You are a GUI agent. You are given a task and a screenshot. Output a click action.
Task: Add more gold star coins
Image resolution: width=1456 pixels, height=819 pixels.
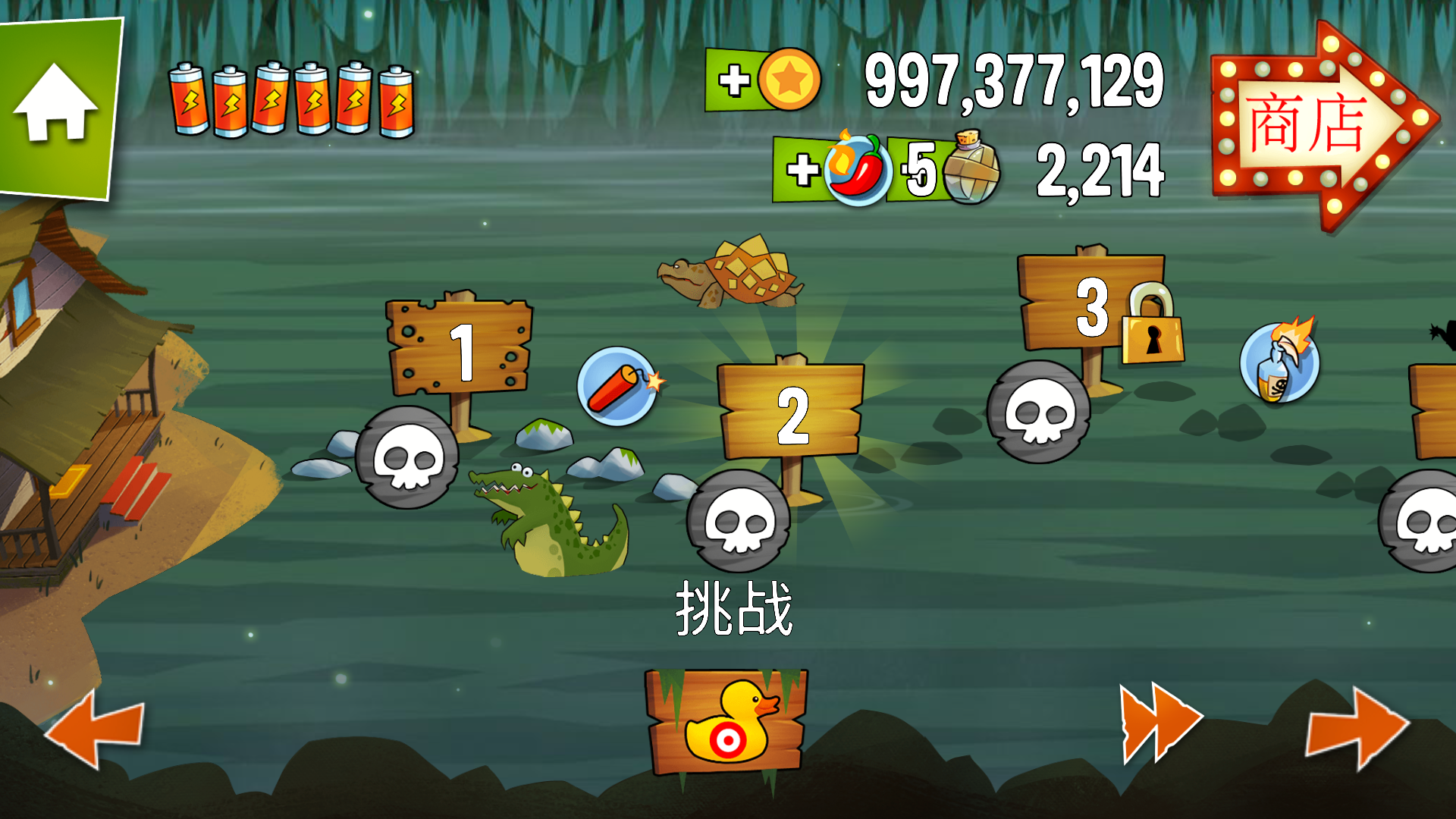pos(734,80)
